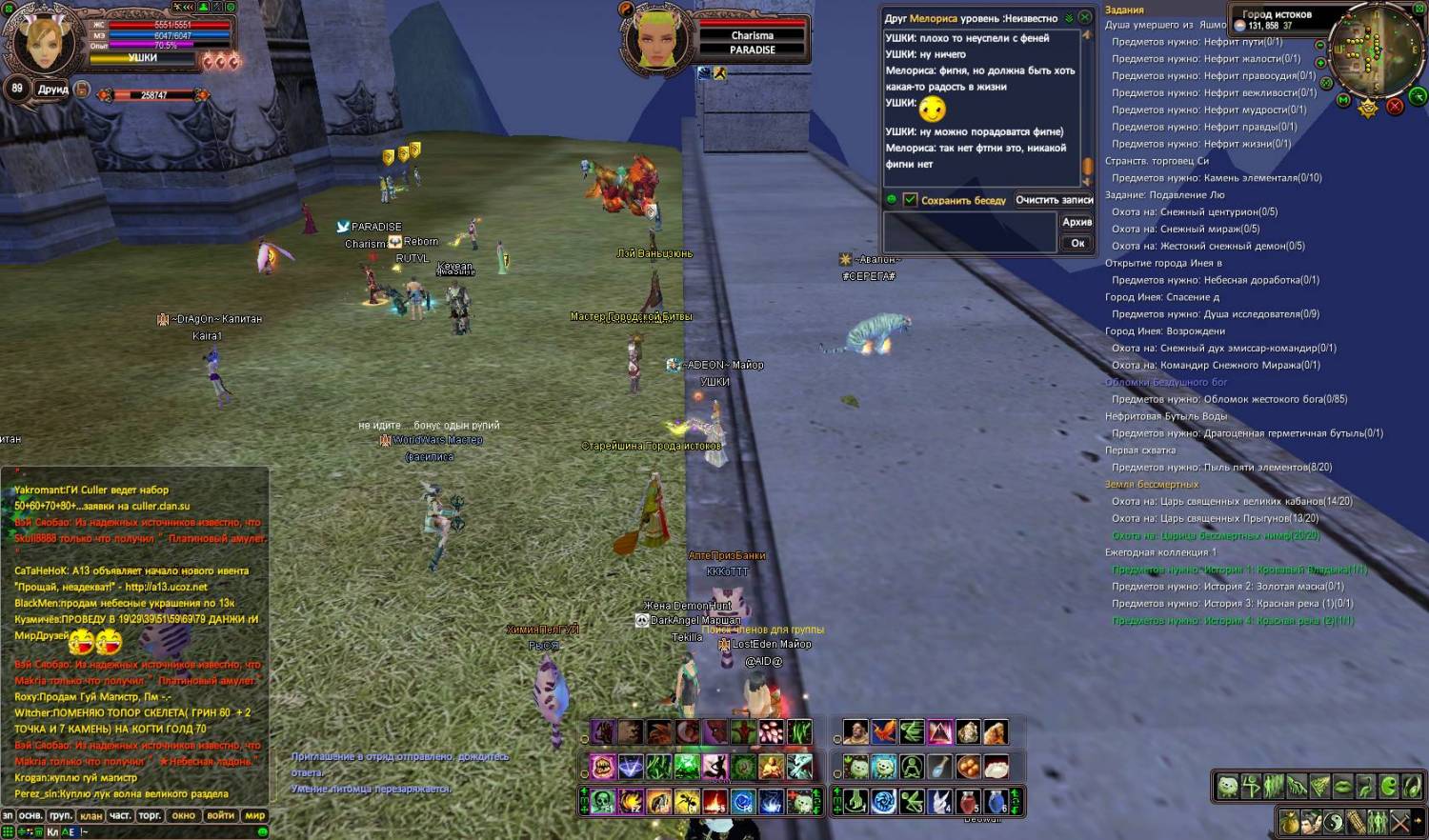1429x840 pixels.
Task: Activate the green skull skill on F1
Action: 602,802
